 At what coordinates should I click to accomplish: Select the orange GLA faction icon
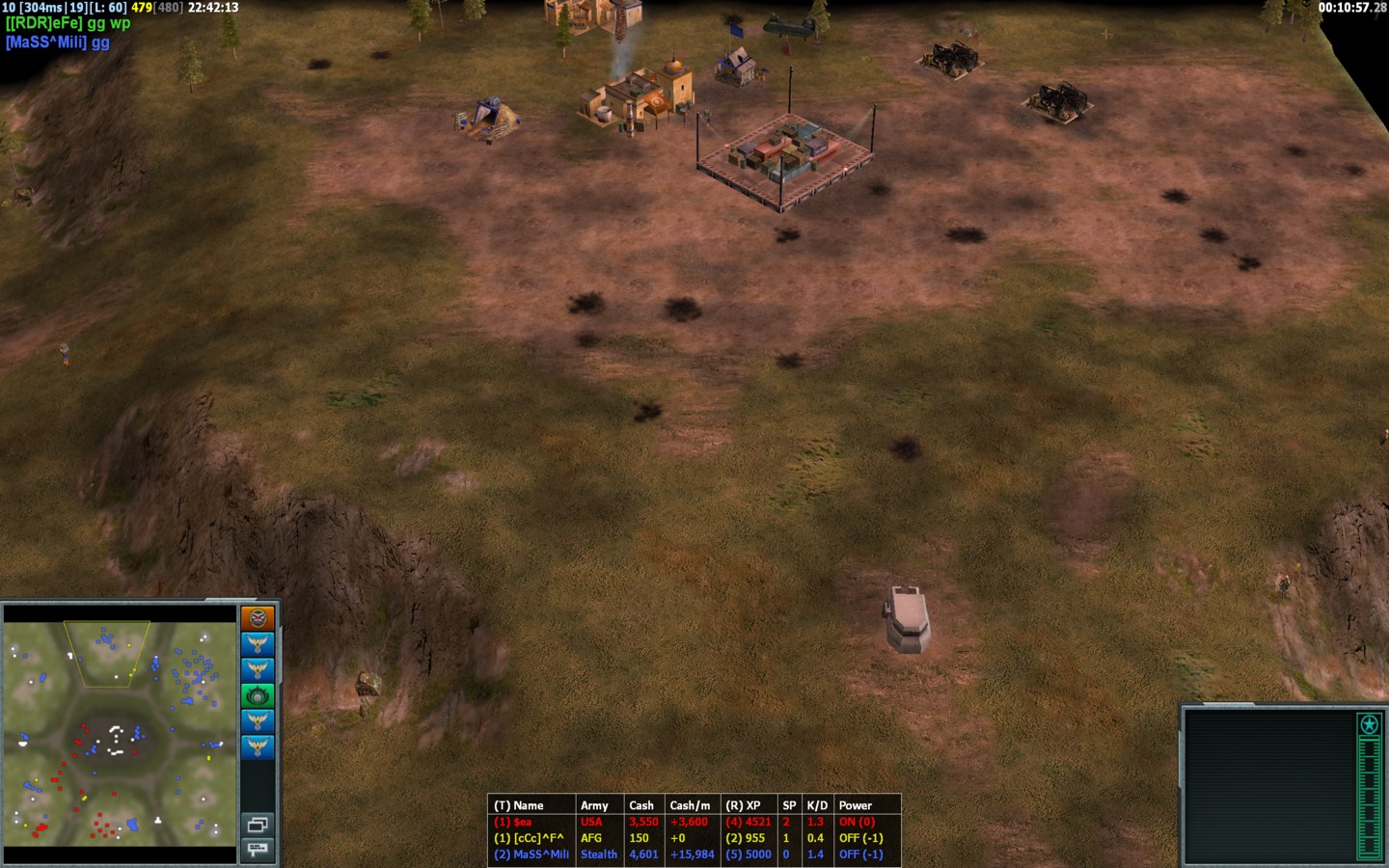point(258,618)
